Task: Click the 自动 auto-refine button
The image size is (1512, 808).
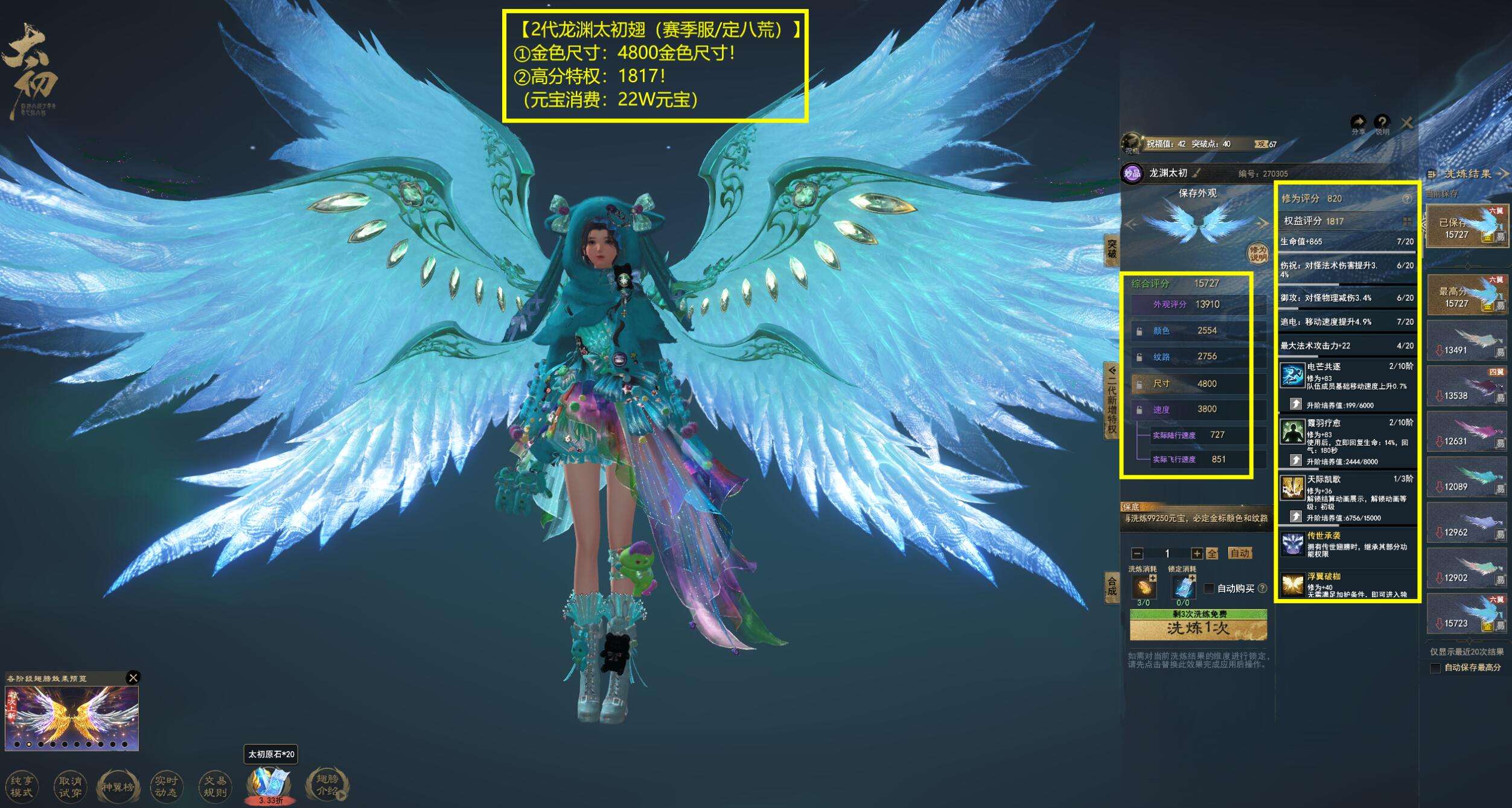Action: point(1239,553)
